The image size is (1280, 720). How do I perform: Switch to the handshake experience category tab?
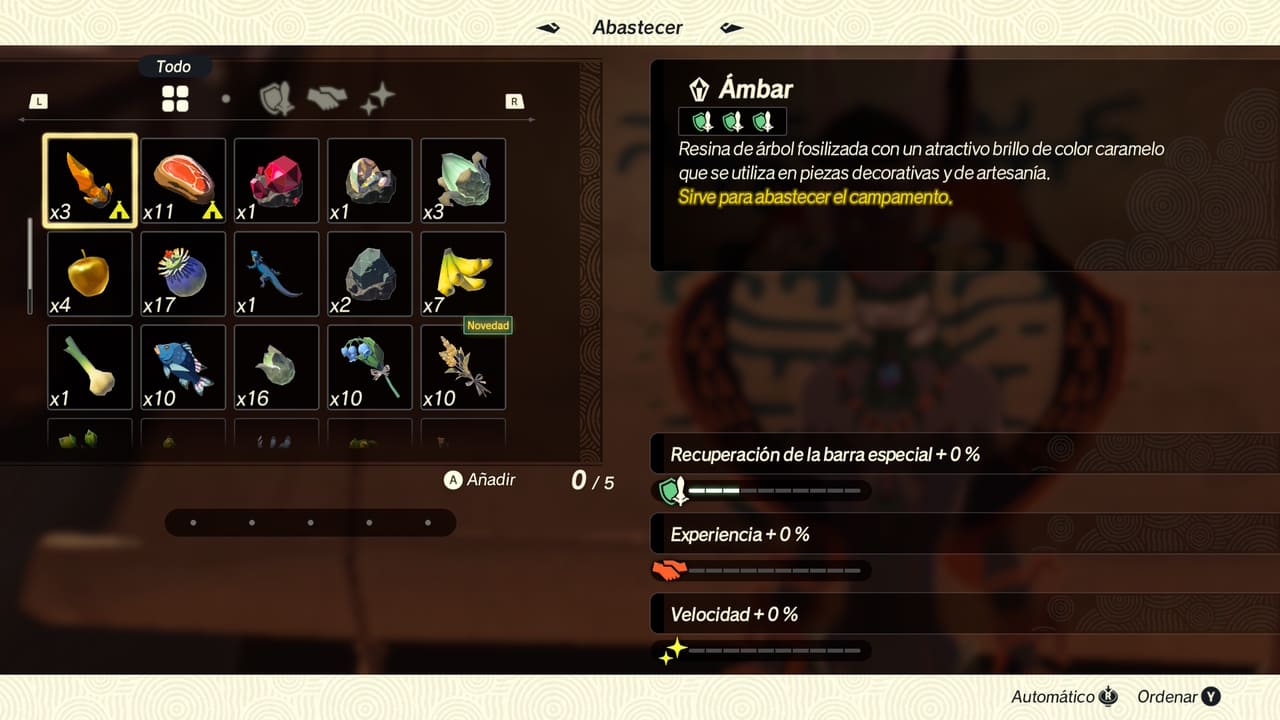[327, 98]
